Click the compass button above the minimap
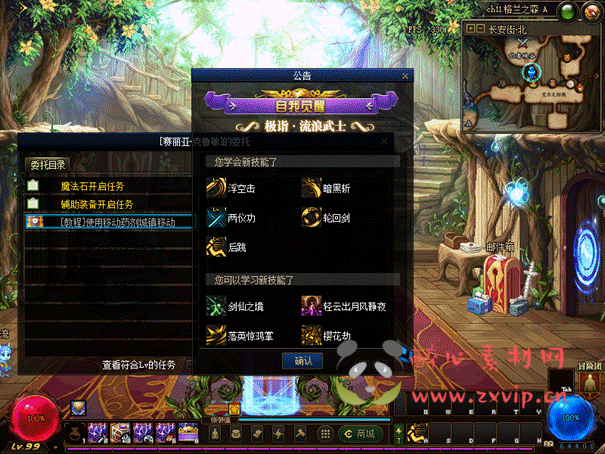Viewport: 605px width, 454px height. tap(592, 13)
